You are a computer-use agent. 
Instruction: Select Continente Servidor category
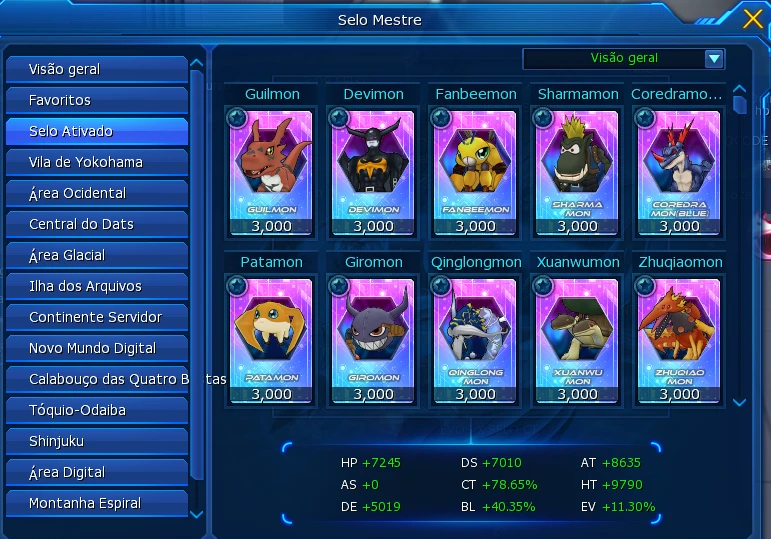click(x=96, y=317)
